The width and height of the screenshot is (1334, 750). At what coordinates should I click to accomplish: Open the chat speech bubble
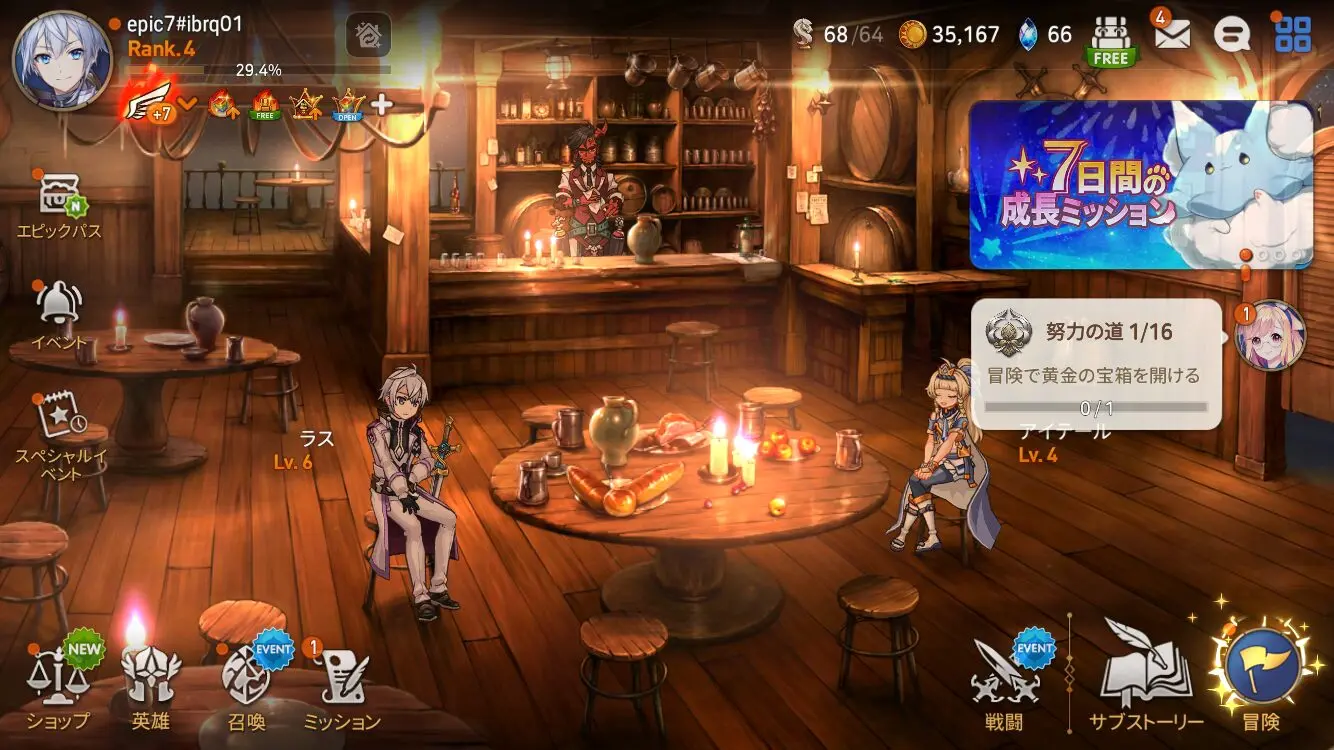1232,35
